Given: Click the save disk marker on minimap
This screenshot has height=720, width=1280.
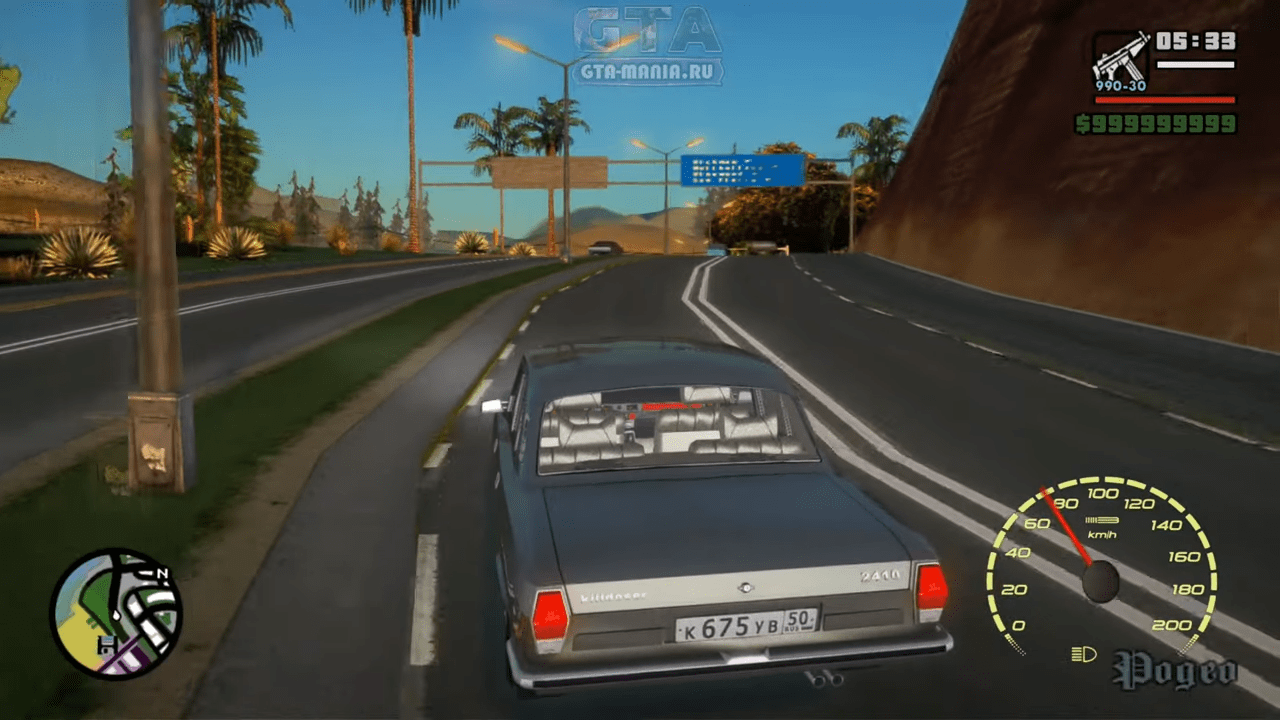Looking at the screenshot, I should [x=105, y=646].
